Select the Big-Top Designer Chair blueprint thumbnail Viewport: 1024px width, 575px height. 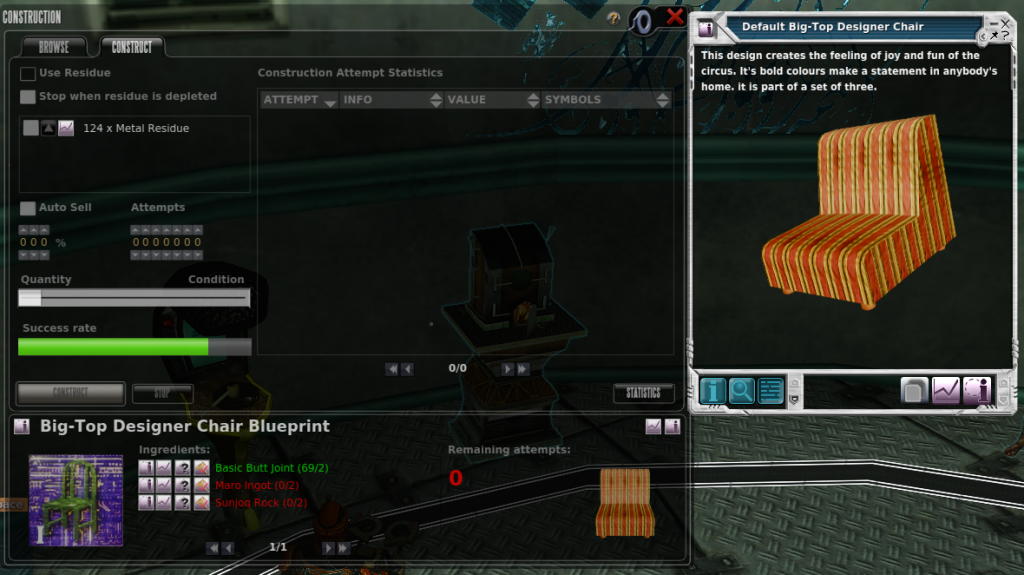(76, 500)
